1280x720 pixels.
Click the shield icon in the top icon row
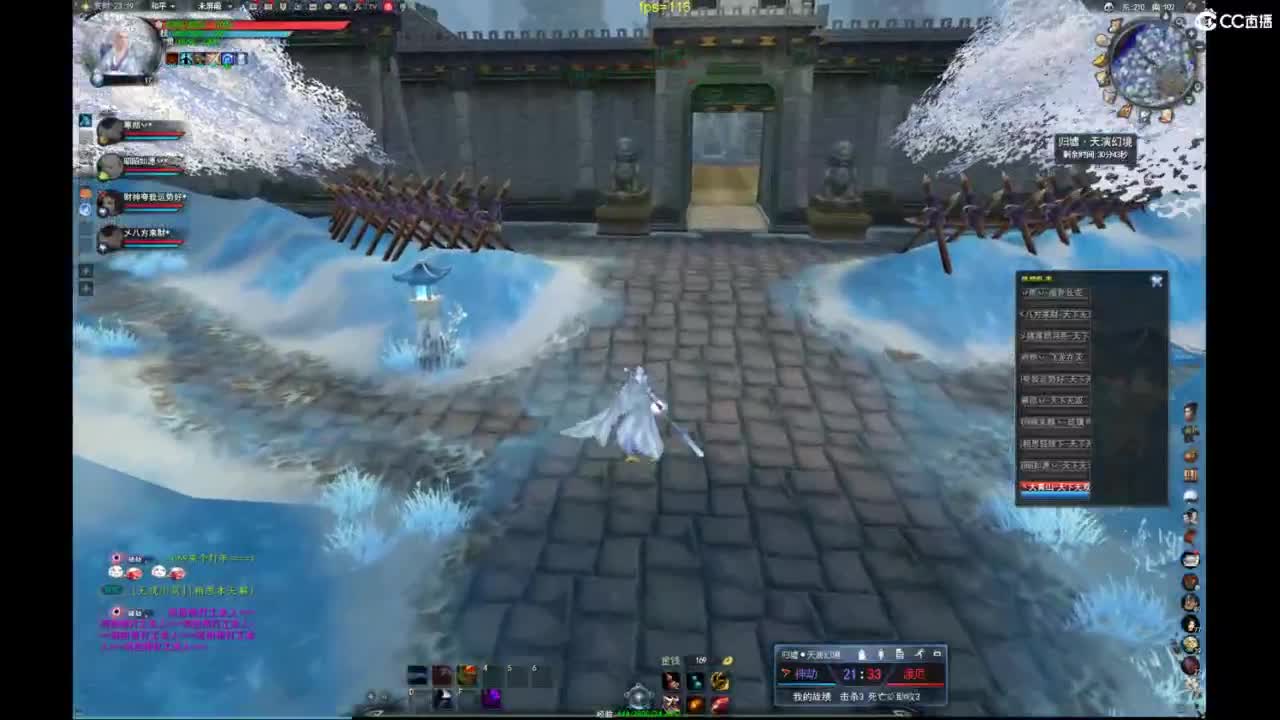click(x=283, y=8)
